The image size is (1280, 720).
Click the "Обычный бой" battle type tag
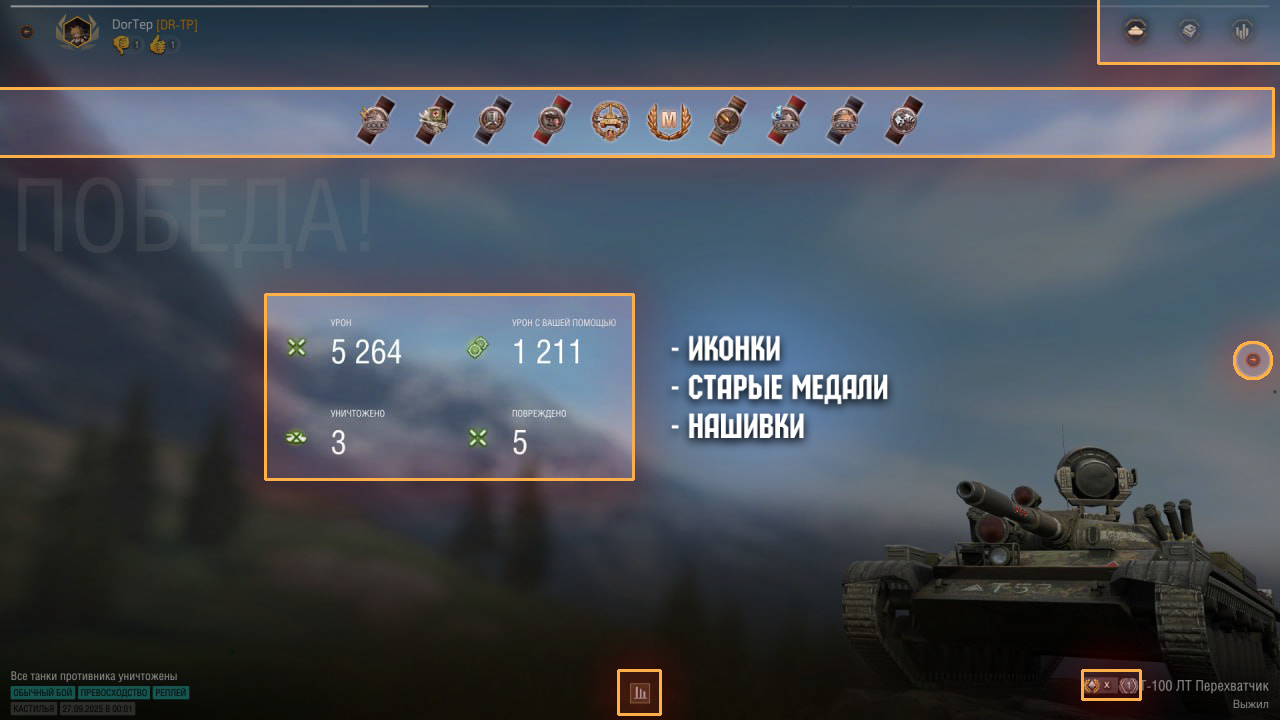click(x=43, y=692)
